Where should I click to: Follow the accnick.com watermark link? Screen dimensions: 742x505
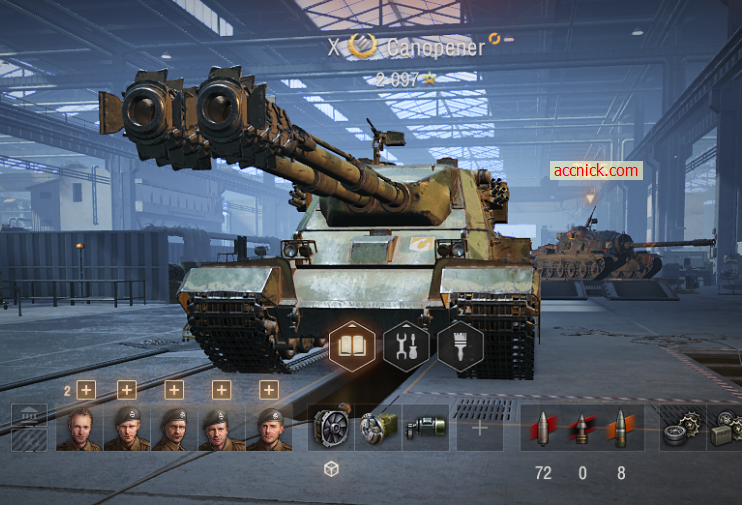[x=596, y=171]
